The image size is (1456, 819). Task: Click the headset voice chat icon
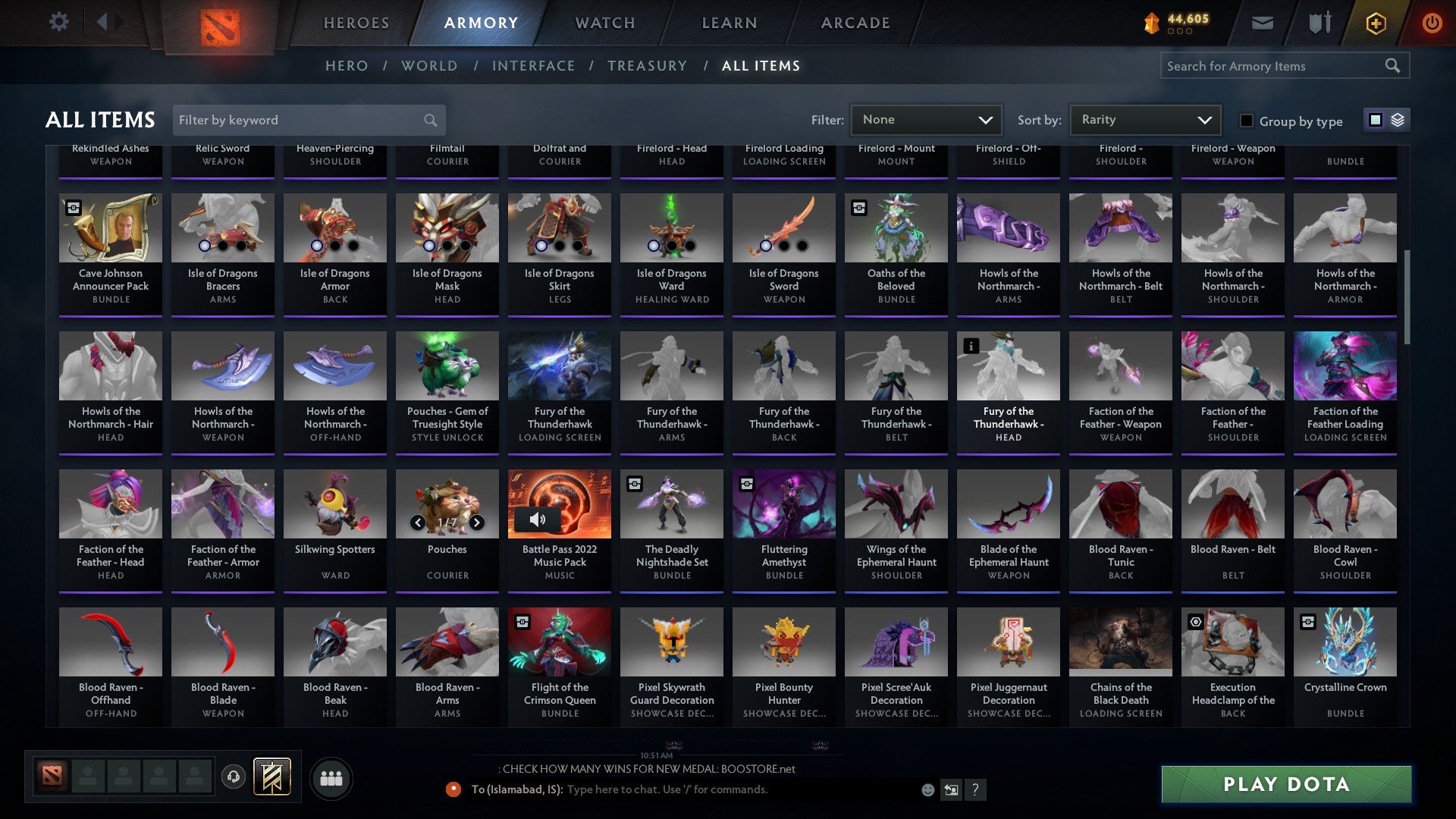coord(234,778)
